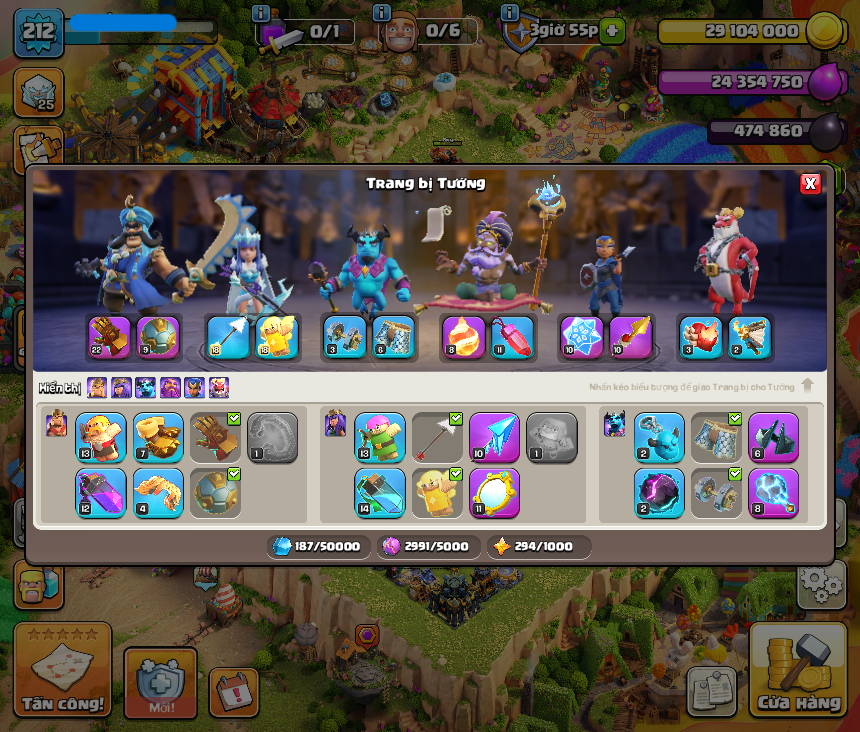Viewport: 860px width, 732px height.
Task: Choose the Earthquake Boots equipment
Action: click(158, 437)
